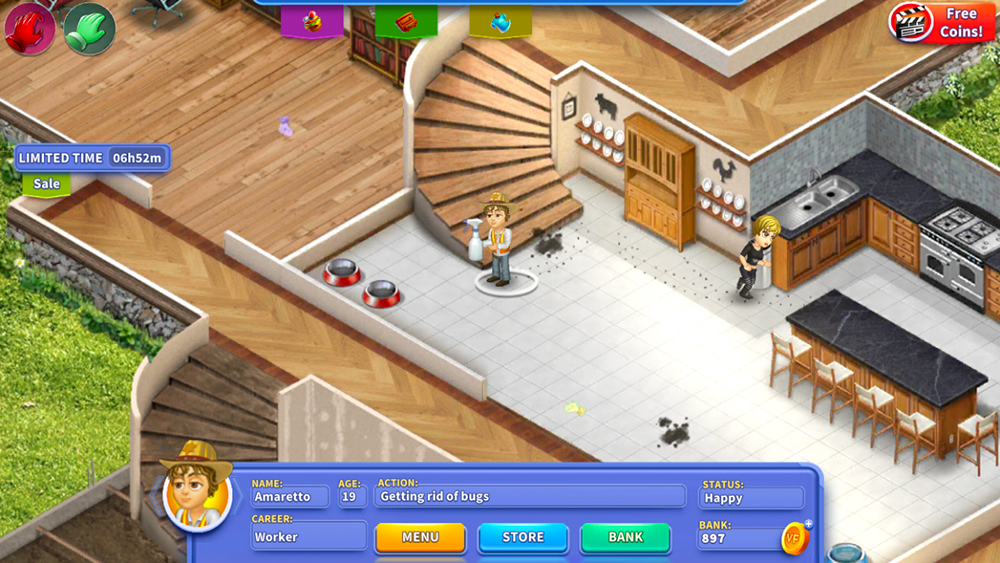
Task: Select the green glove tool
Action: (89, 28)
